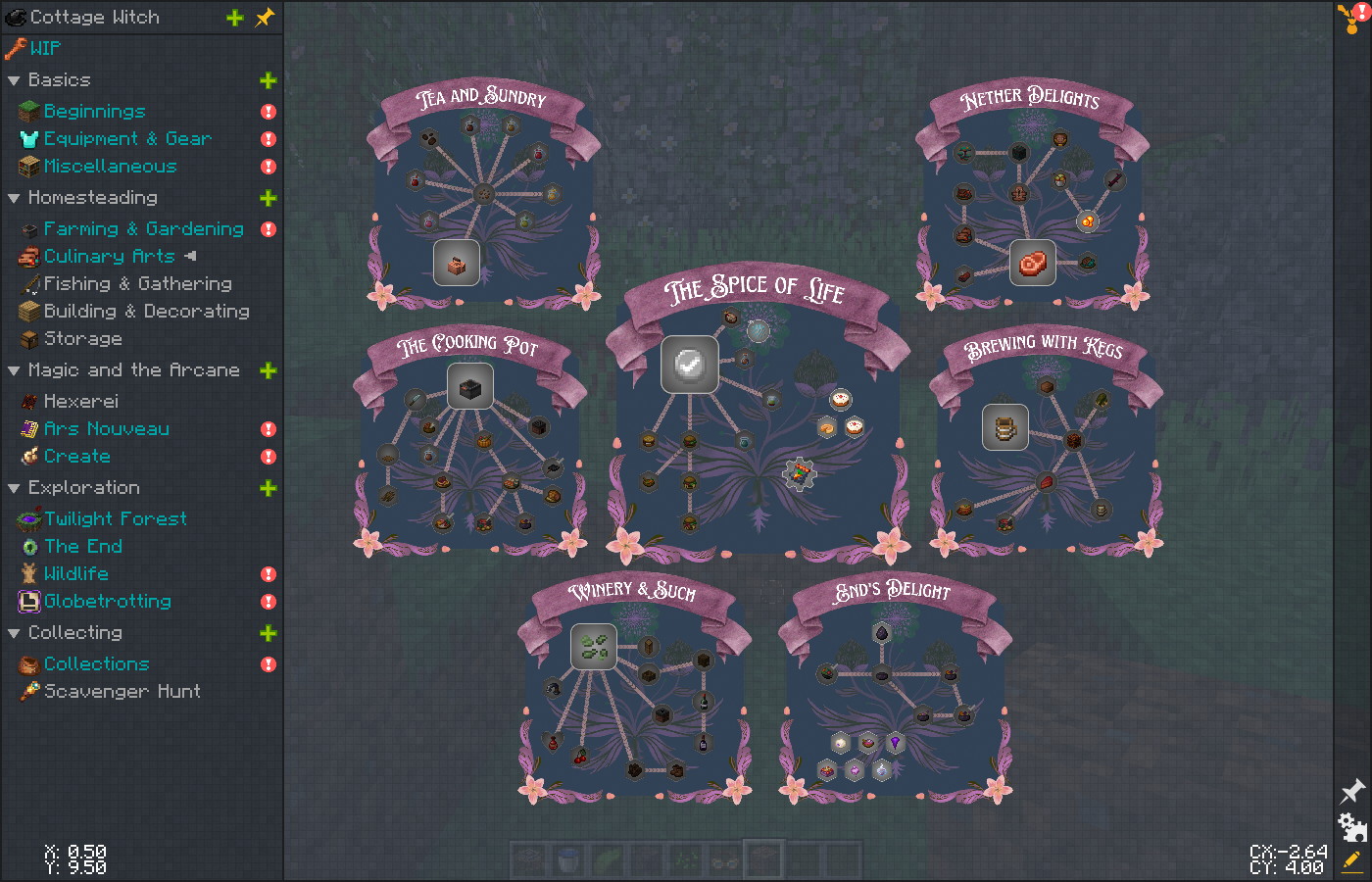Image resolution: width=1372 pixels, height=882 pixels.
Task: Select the Twilight Forest chapter icon
Action: tap(28, 518)
